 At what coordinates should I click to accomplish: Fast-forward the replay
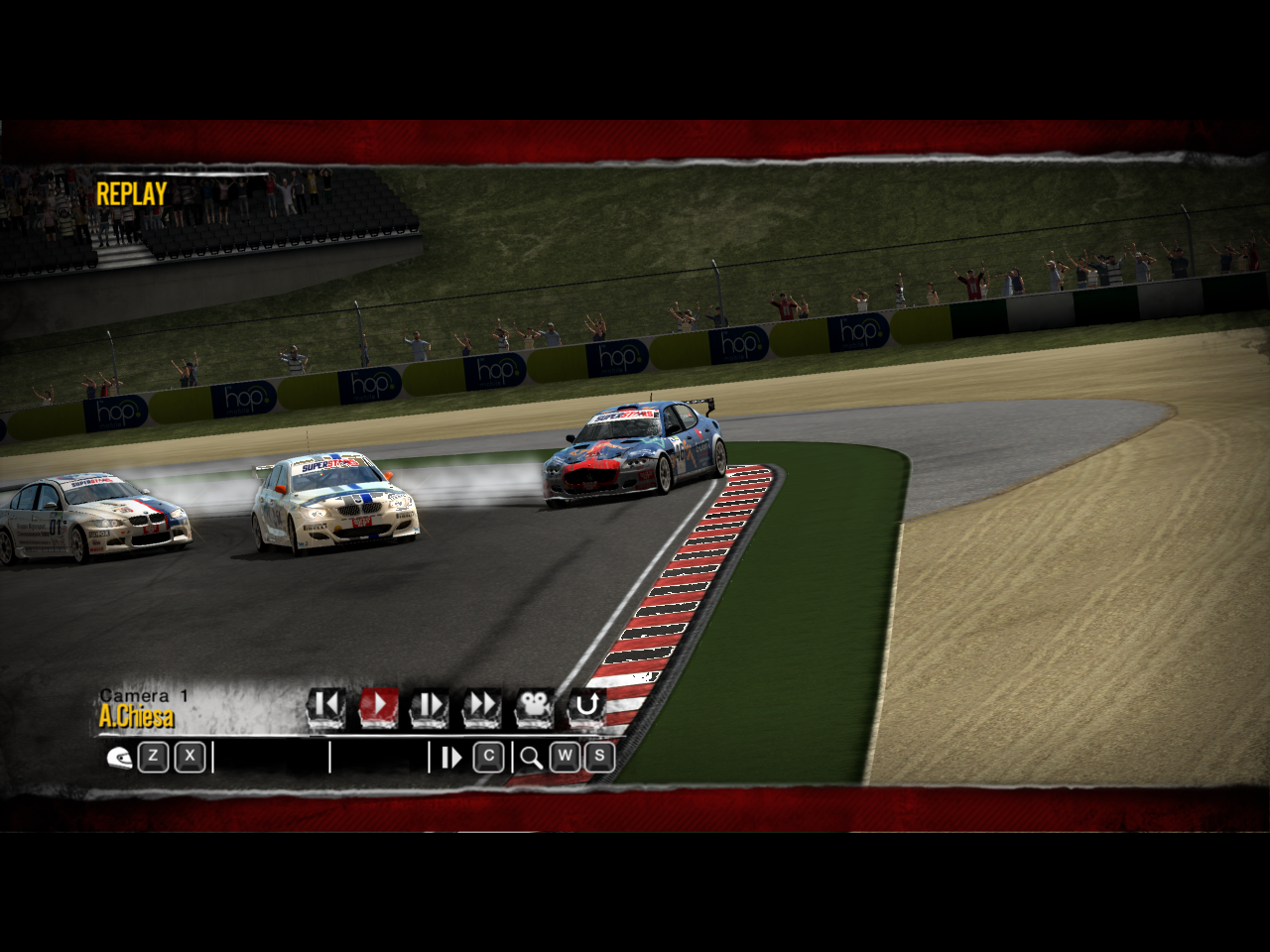tap(482, 706)
